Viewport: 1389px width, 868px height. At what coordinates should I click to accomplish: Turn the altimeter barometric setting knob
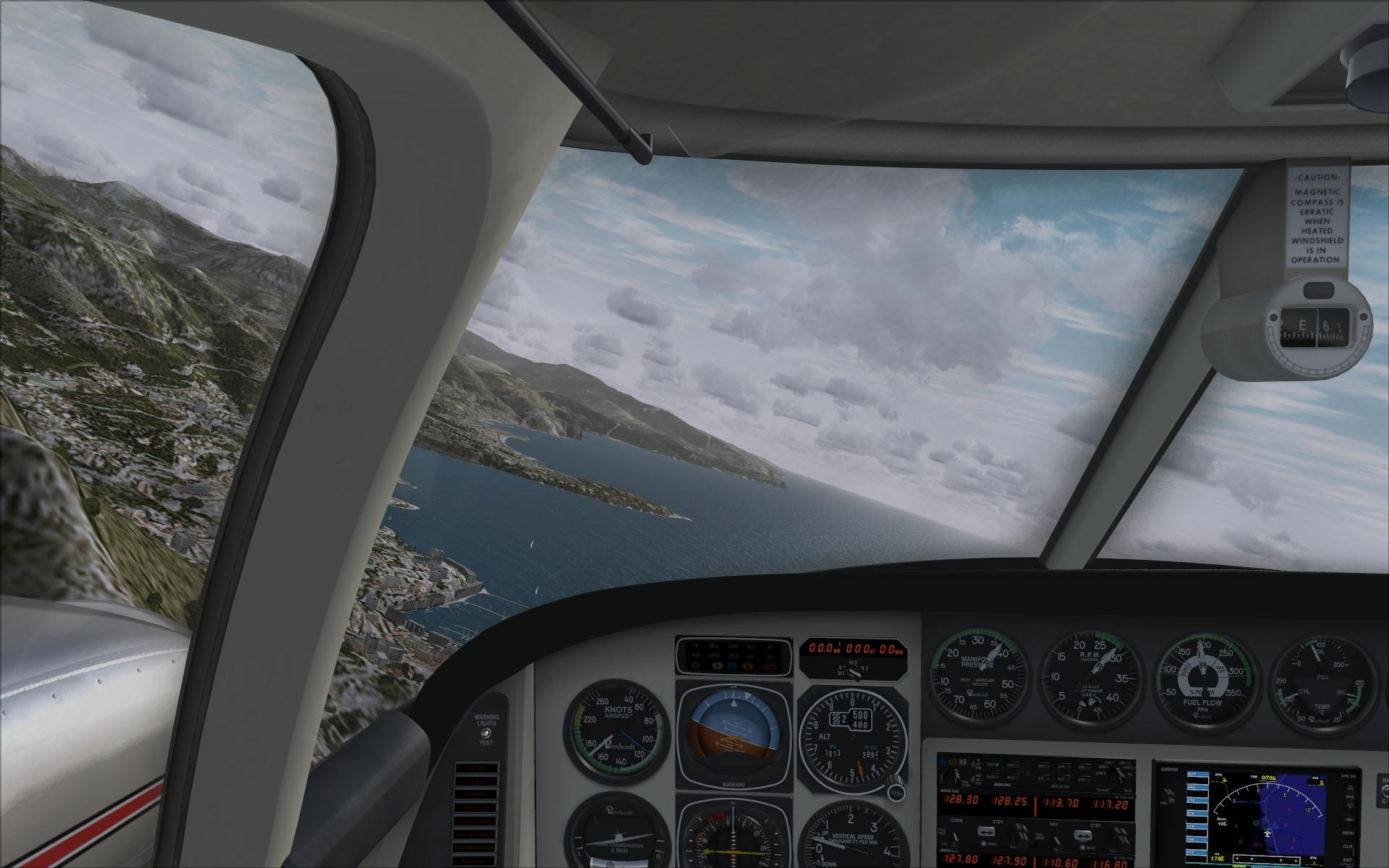[898, 791]
